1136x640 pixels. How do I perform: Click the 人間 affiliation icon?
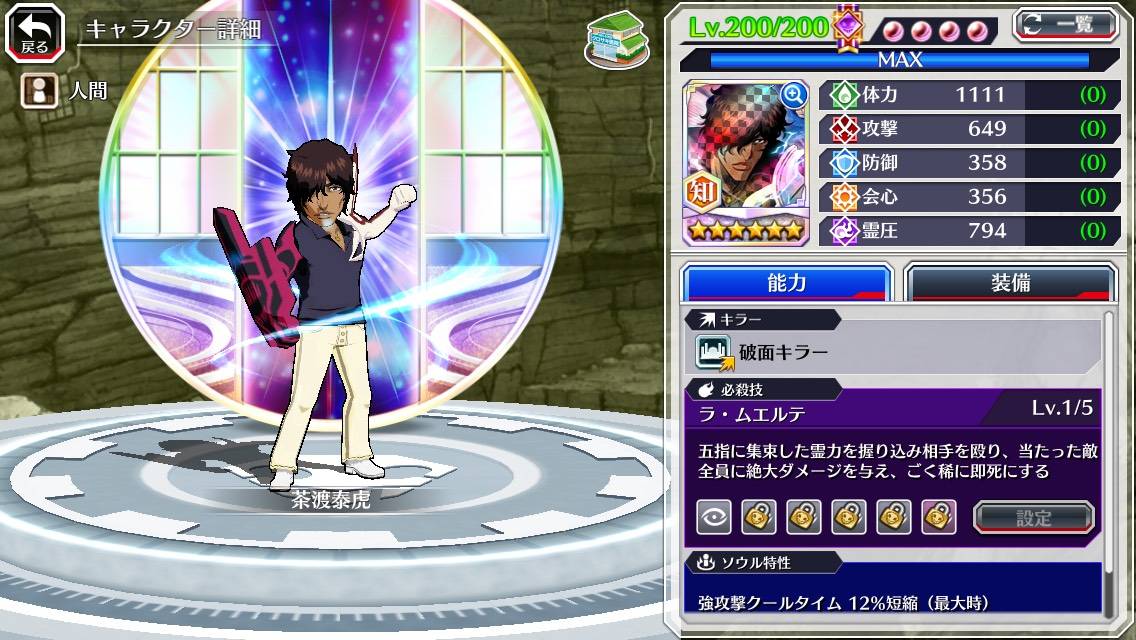click(38, 91)
